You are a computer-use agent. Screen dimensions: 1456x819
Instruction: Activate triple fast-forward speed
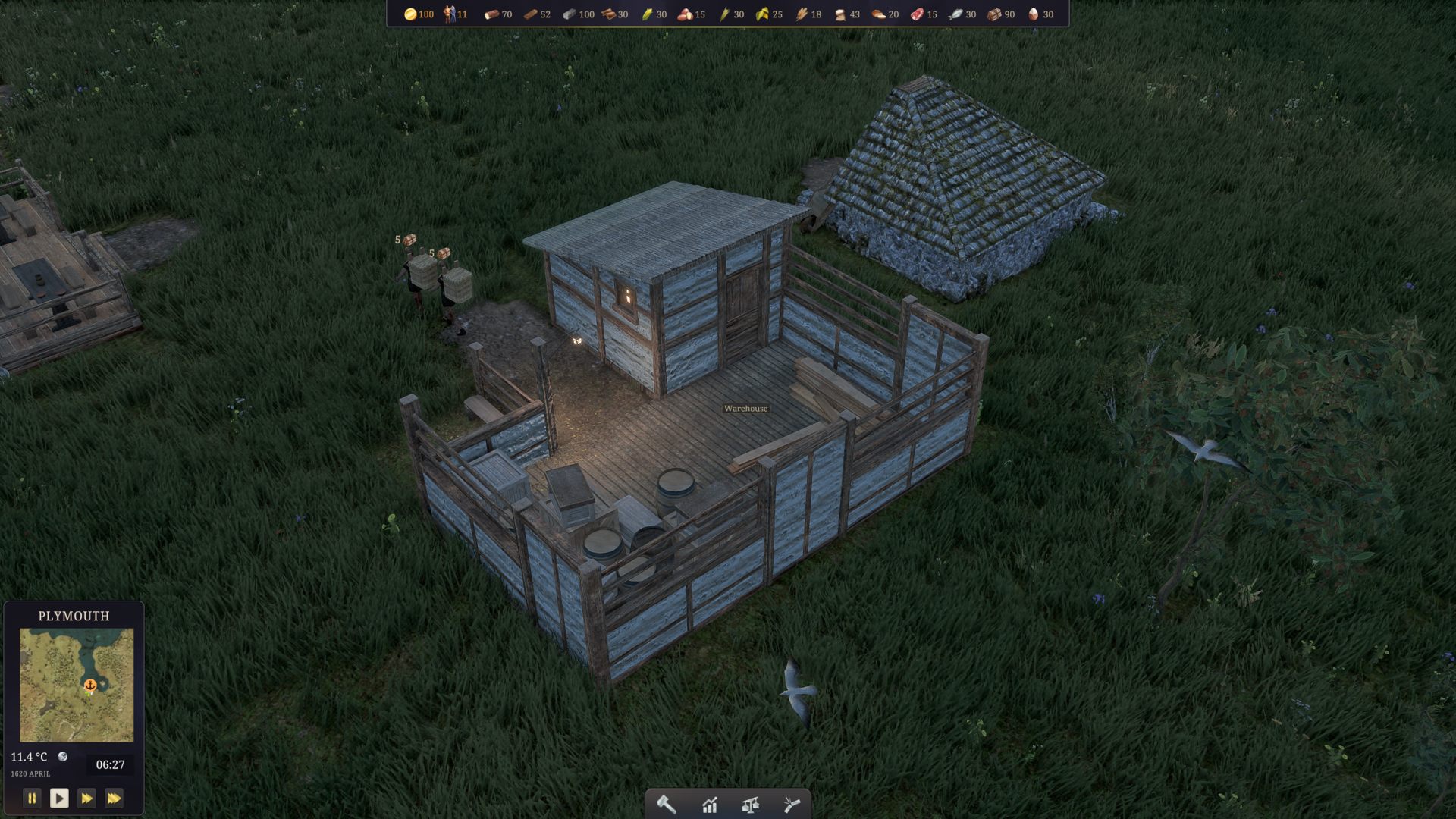(114, 798)
